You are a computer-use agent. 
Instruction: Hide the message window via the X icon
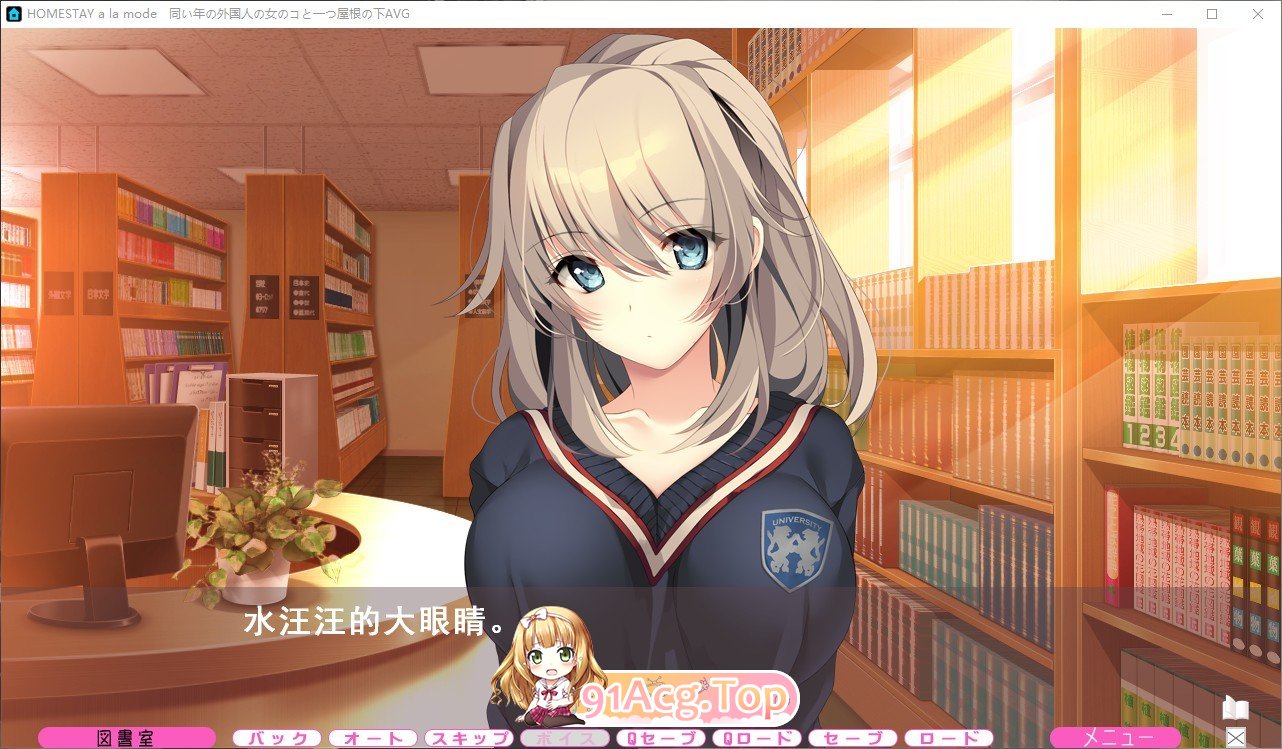[1236, 738]
